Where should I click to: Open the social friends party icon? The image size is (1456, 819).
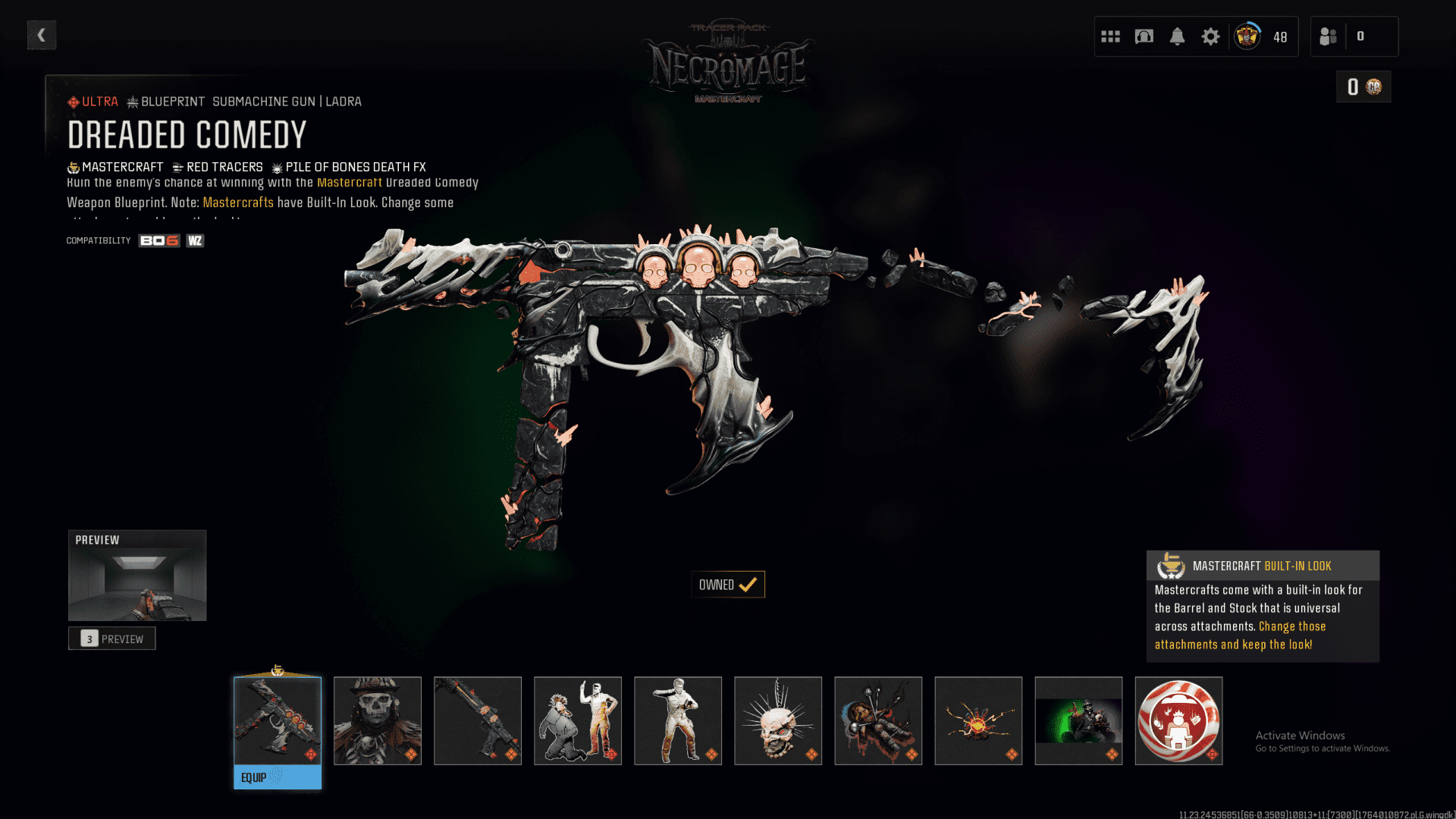1329,36
